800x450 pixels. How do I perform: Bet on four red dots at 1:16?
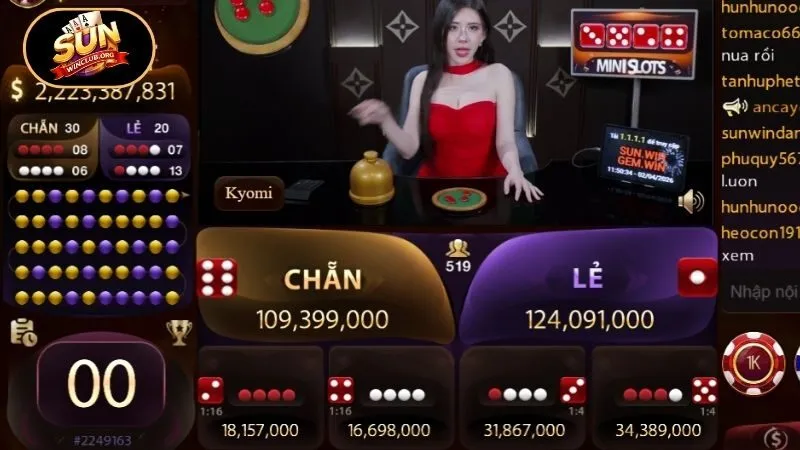coord(262,398)
